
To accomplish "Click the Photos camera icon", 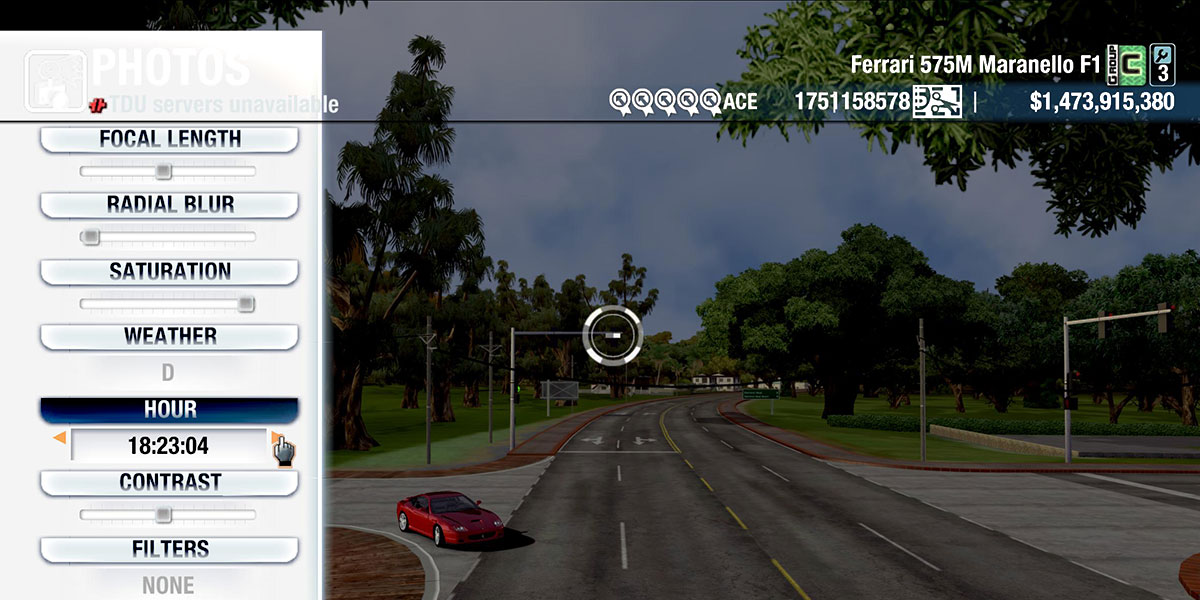I will pos(54,81).
